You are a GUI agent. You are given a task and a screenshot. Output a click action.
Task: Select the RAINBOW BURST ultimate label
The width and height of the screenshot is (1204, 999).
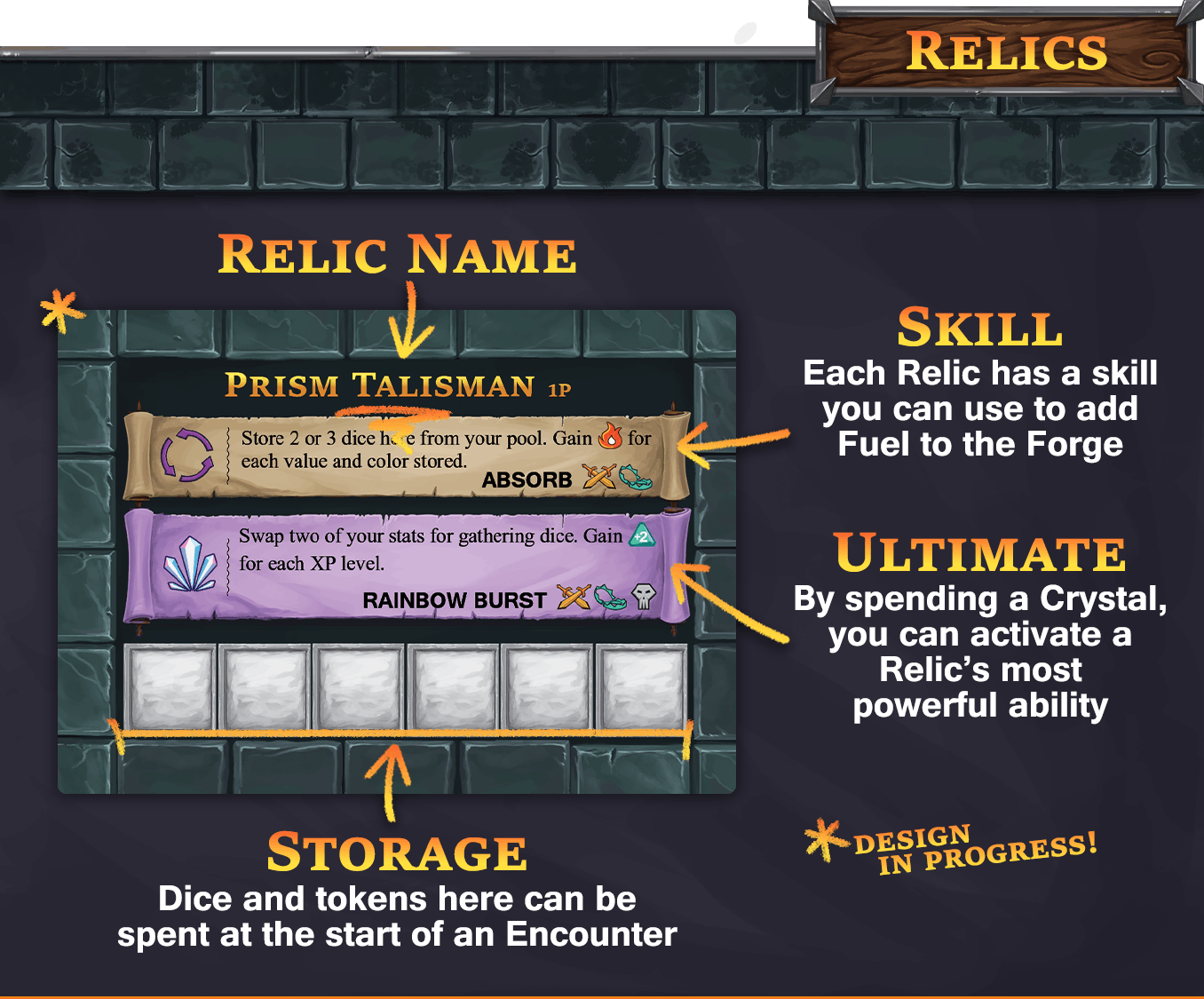pos(455,599)
